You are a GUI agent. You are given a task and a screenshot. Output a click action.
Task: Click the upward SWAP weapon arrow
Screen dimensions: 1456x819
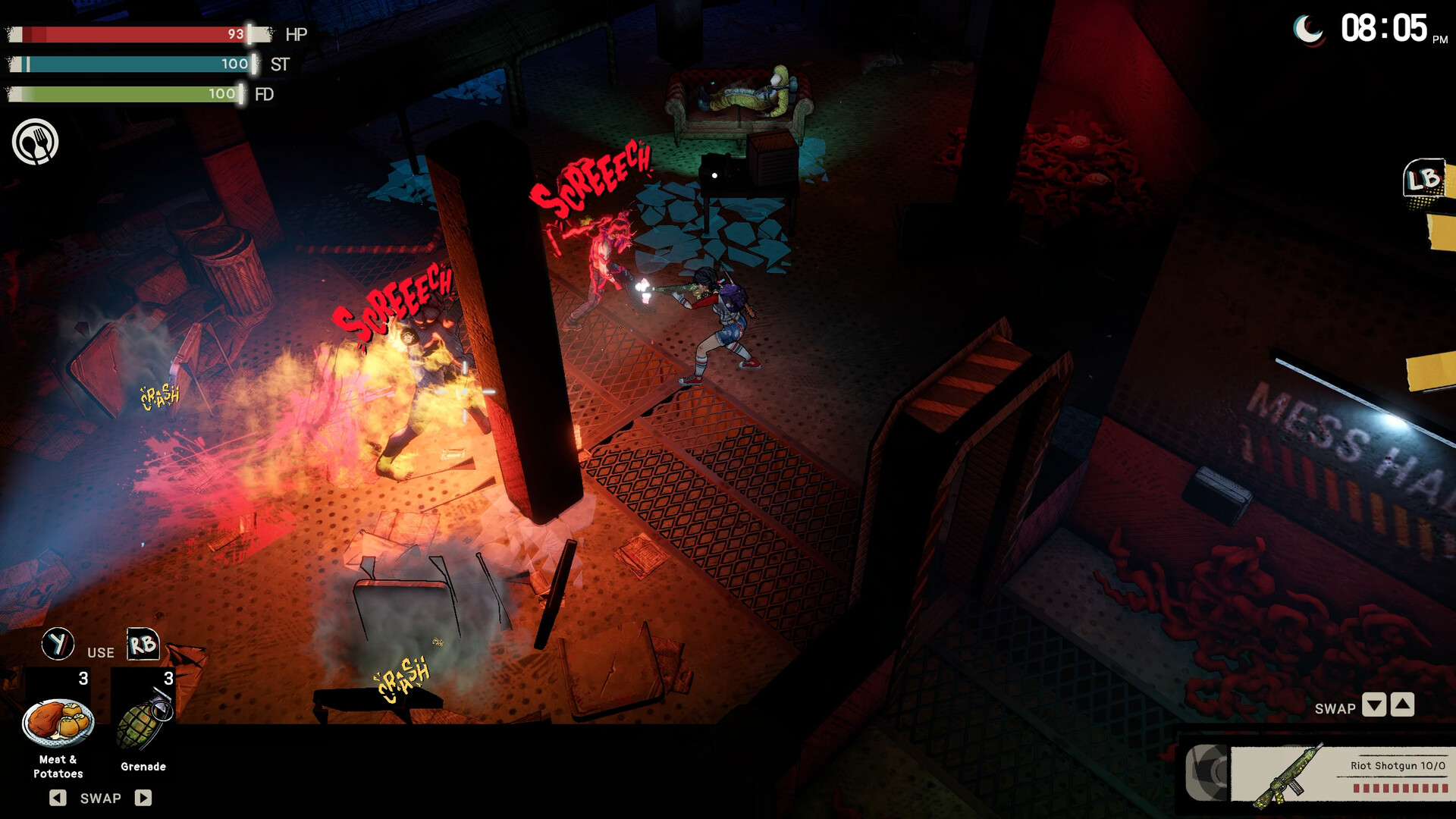(1403, 704)
